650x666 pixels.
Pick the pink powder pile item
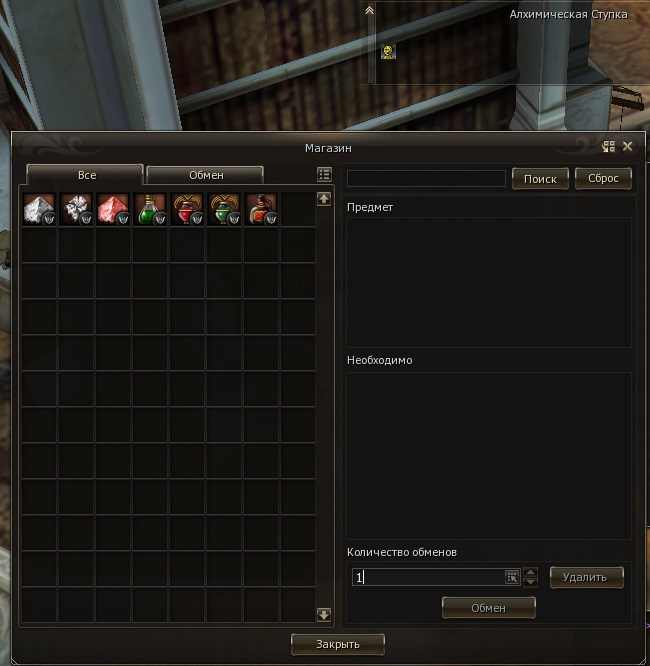[x=113, y=209]
